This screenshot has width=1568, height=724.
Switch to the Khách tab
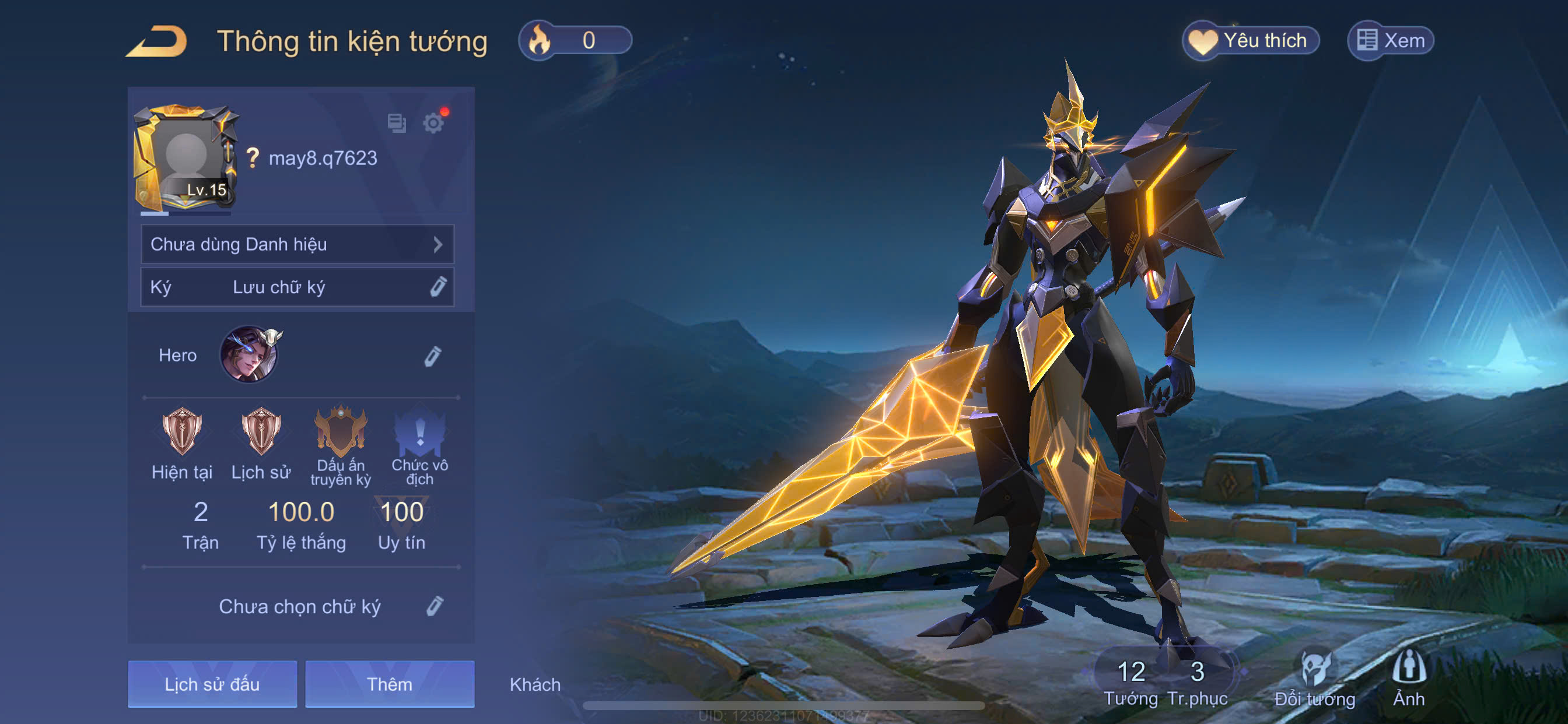click(535, 684)
